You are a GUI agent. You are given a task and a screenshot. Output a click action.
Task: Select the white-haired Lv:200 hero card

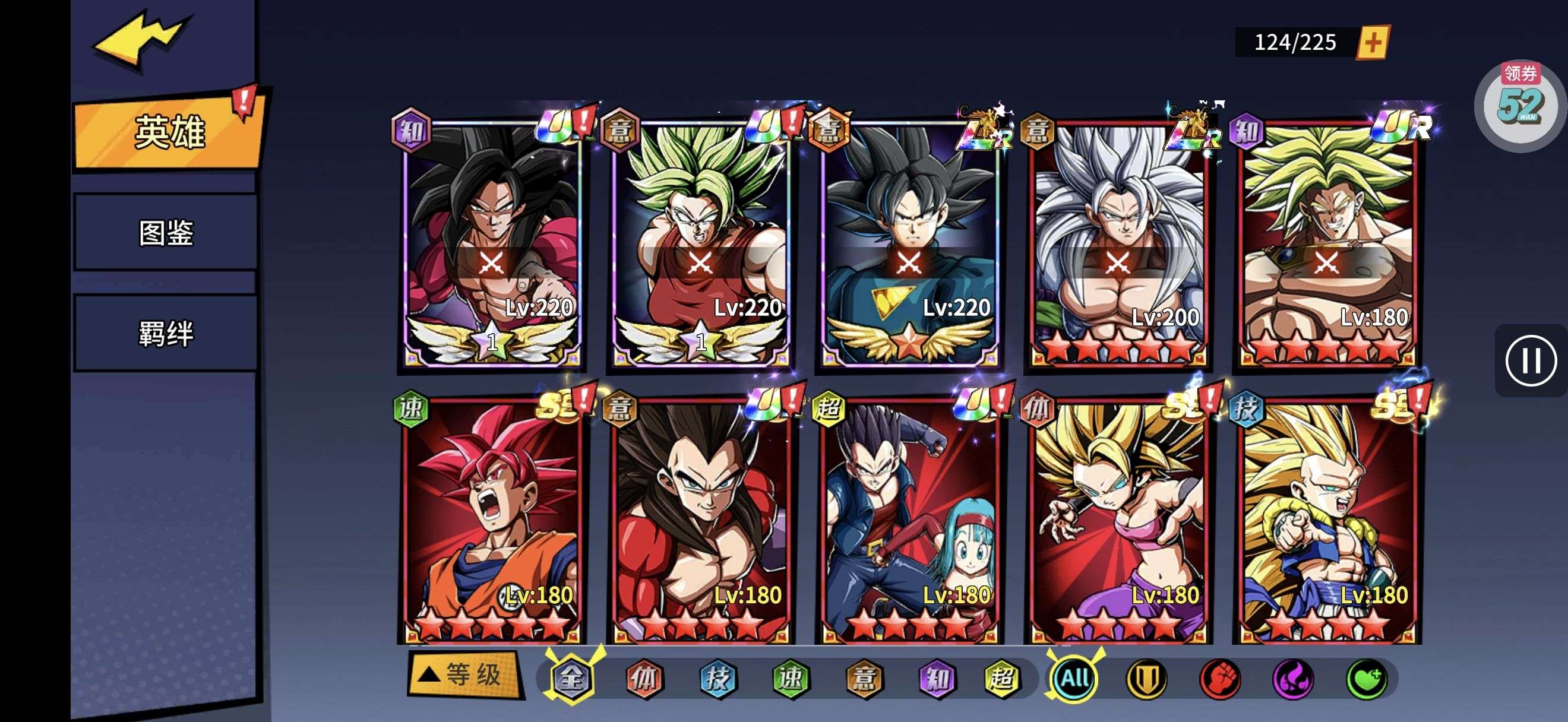[1118, 243]
